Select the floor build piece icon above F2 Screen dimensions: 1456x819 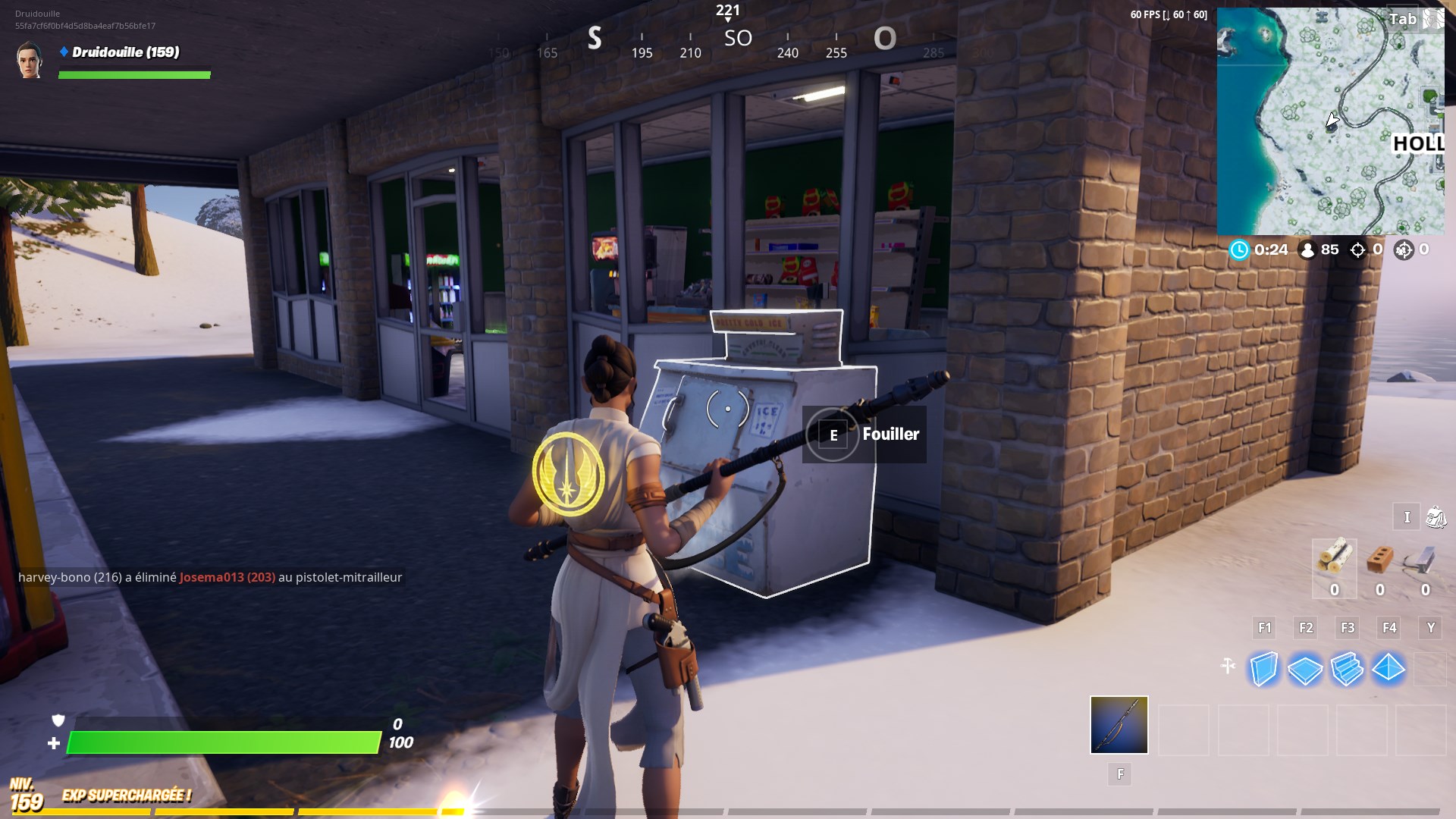tap(1306, 670)
